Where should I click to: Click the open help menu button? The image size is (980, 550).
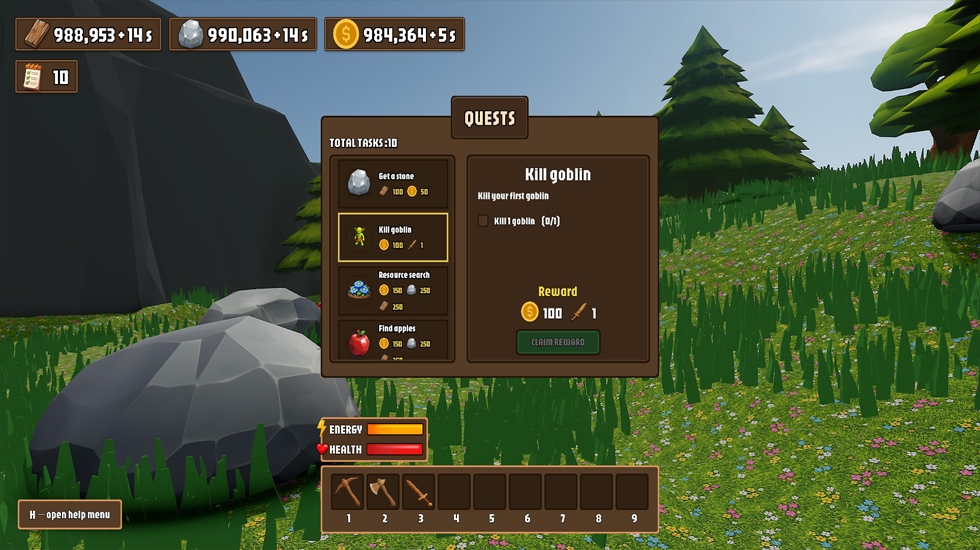click(x=70, y=515)
